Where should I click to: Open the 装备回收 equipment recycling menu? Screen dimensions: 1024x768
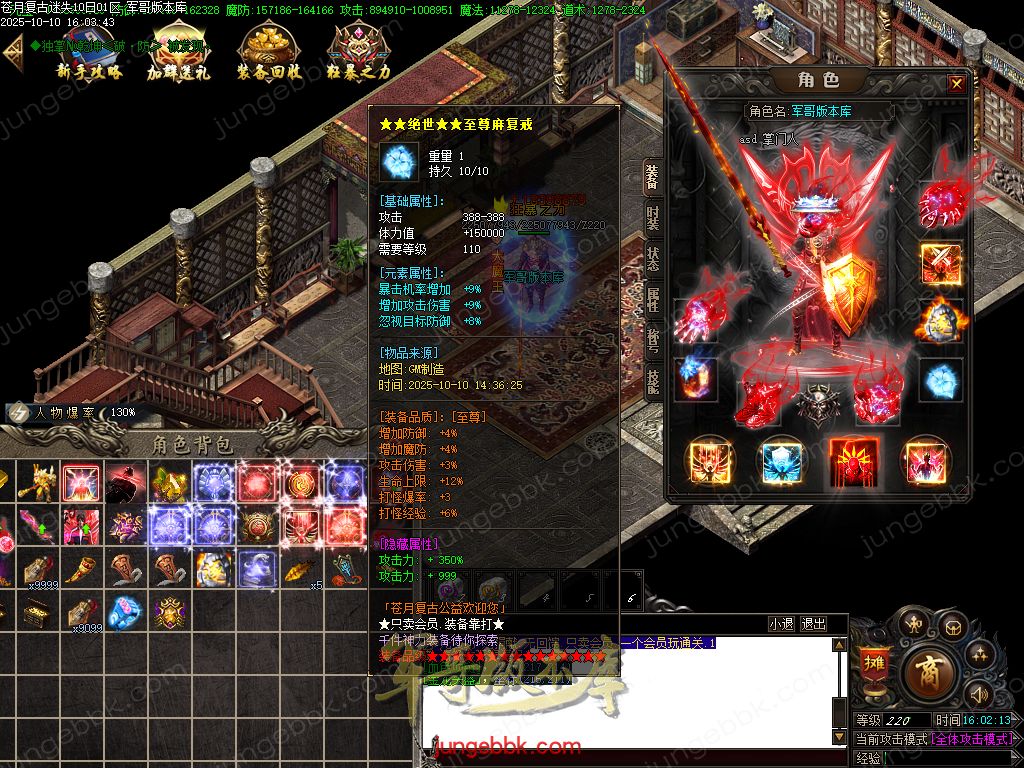click(268, 54)
